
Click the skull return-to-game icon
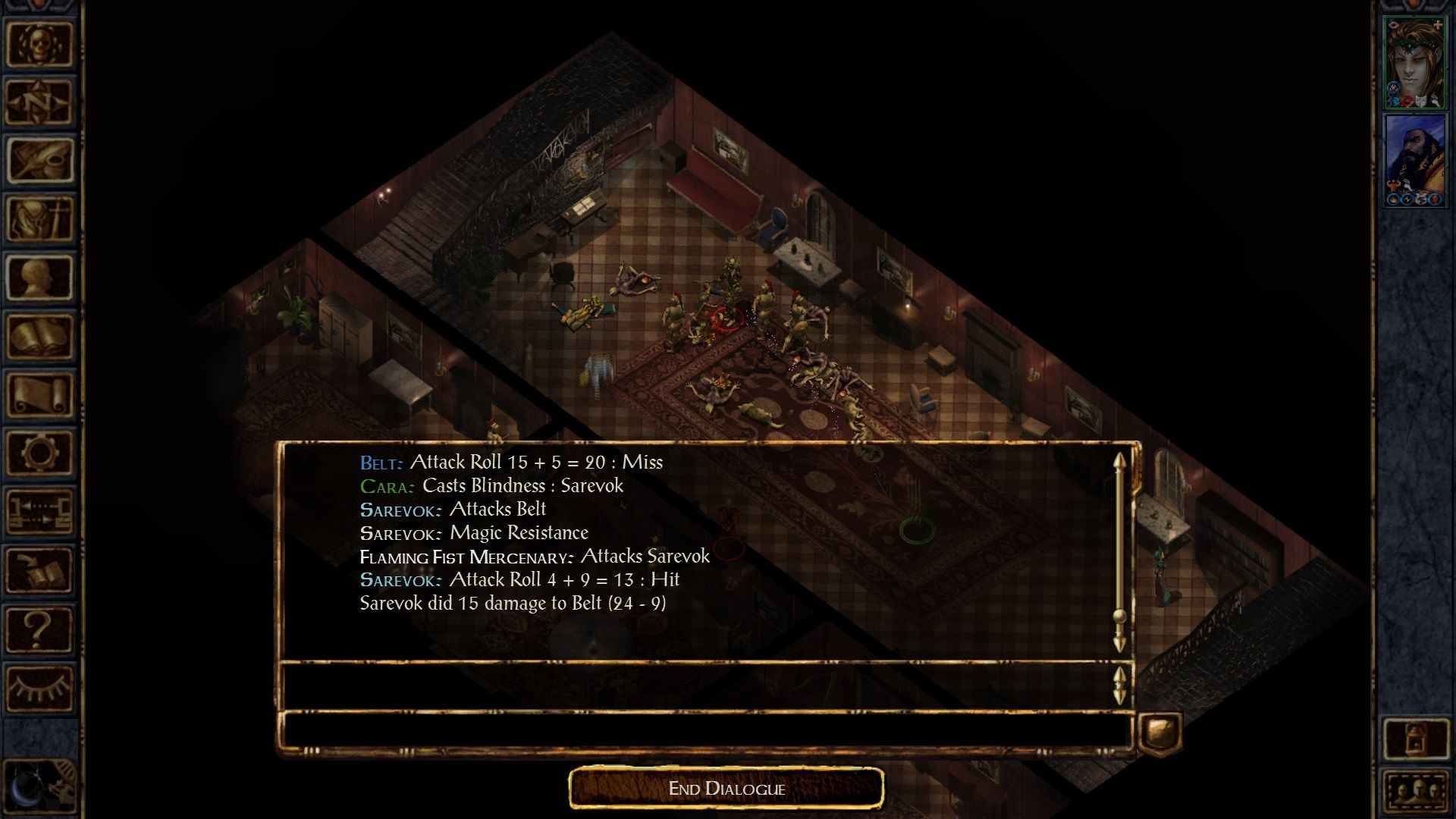[x=39, y=44]
